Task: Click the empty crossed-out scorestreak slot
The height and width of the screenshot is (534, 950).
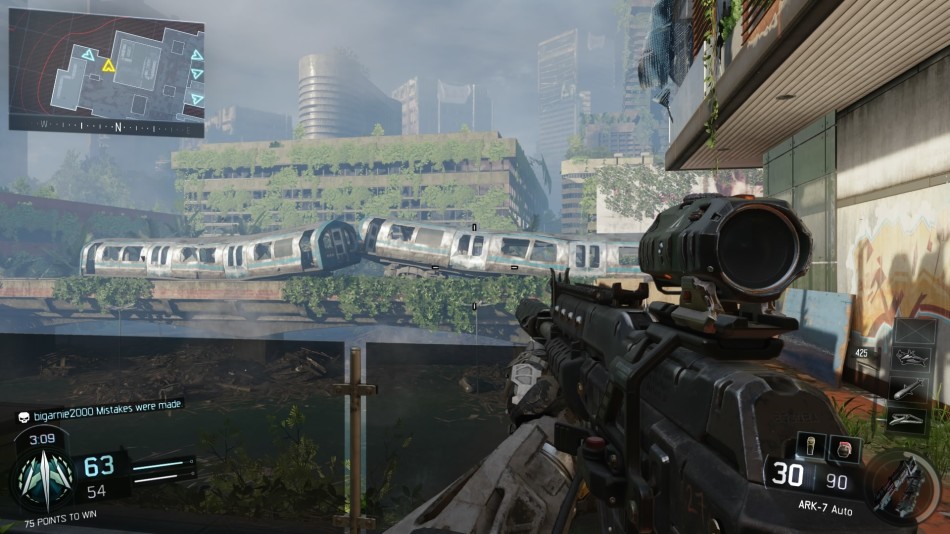Action: click(x=915, y=331)
